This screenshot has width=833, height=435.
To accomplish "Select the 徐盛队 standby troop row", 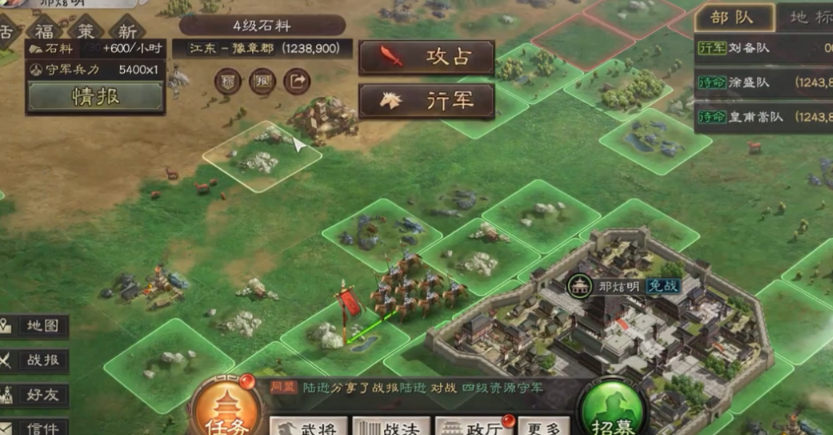I will (x=764, y=83).
